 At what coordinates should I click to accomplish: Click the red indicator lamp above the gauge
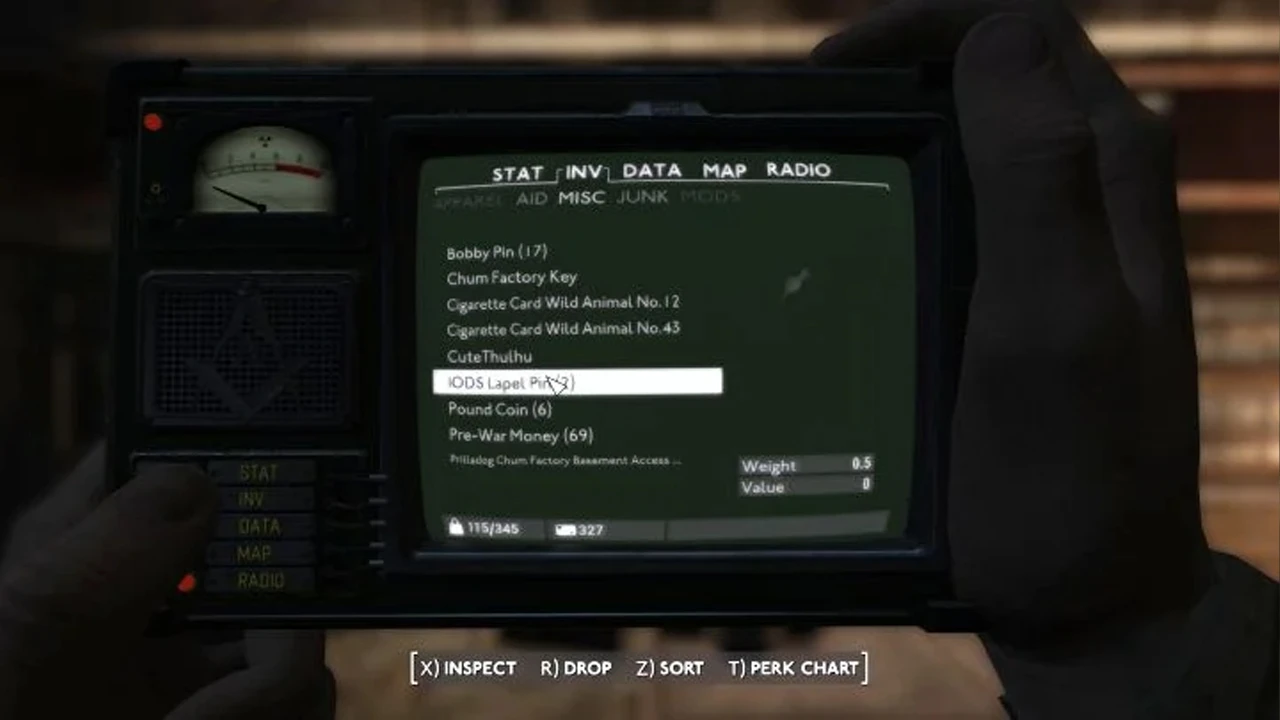pyautogui.click(x=152, y=122)
